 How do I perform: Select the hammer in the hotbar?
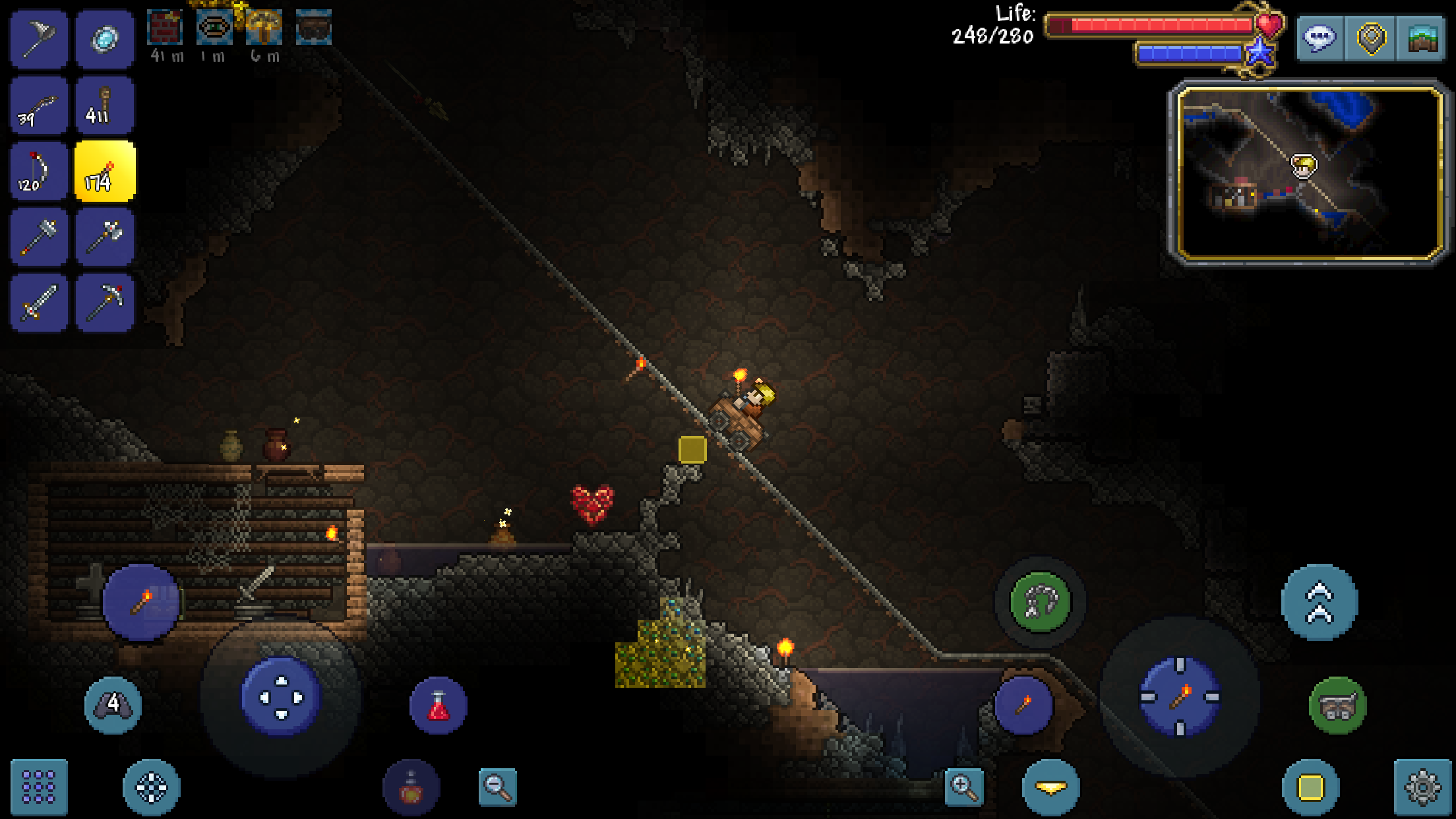tap(38, 235)
